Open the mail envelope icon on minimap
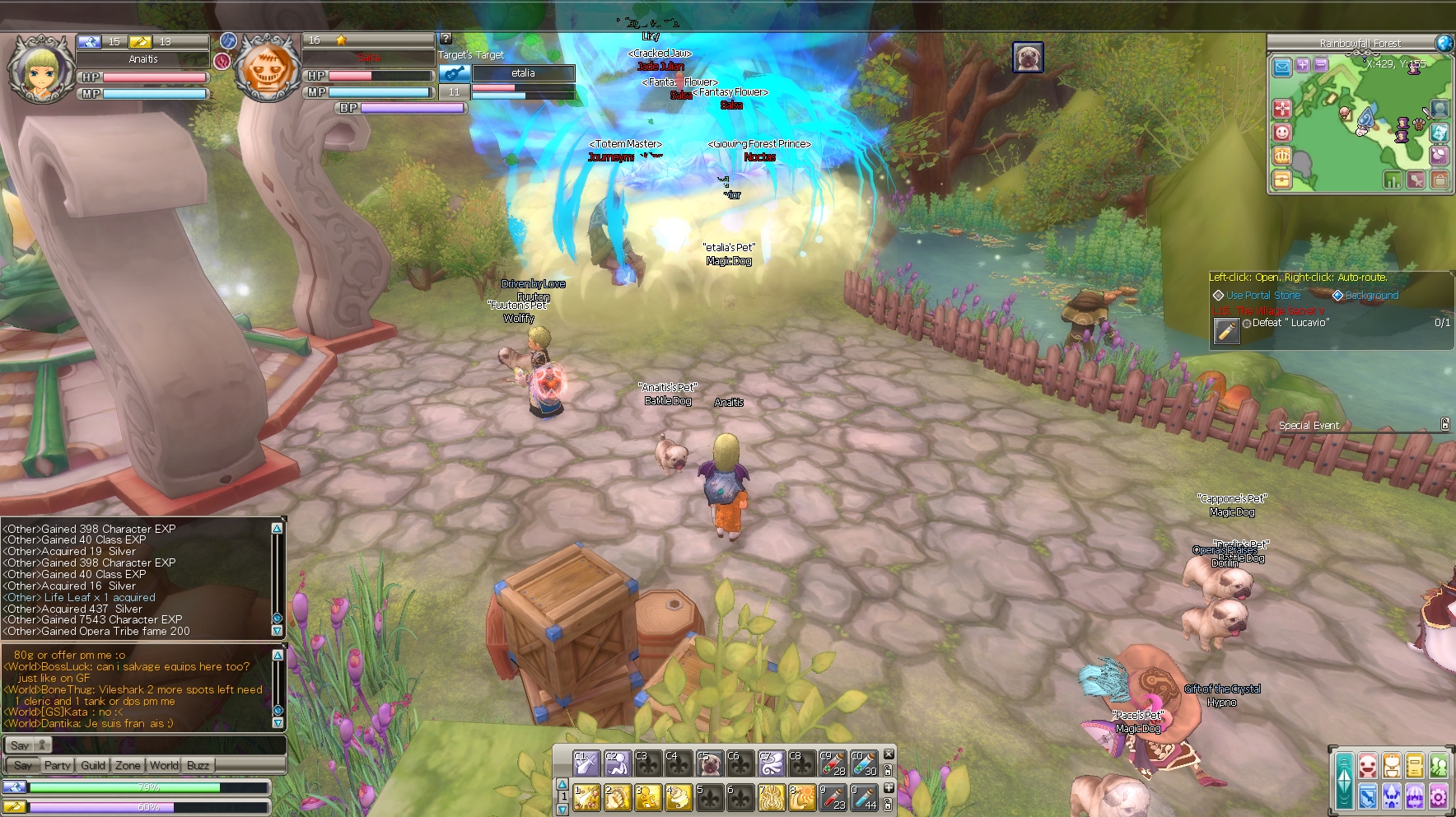The height and width of the screenshot is (817, 1456). (1282, 67)
